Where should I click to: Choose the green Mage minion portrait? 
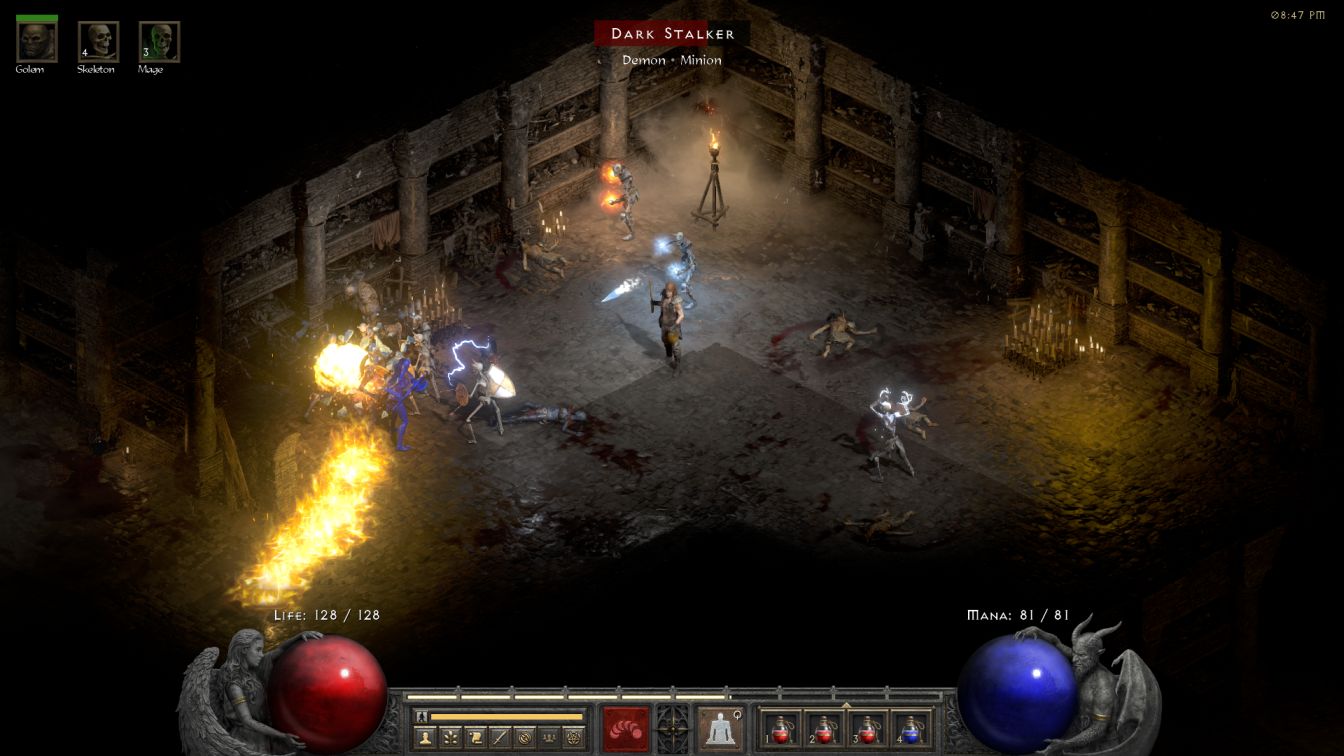pyautogui.click(x=159, y=42)
